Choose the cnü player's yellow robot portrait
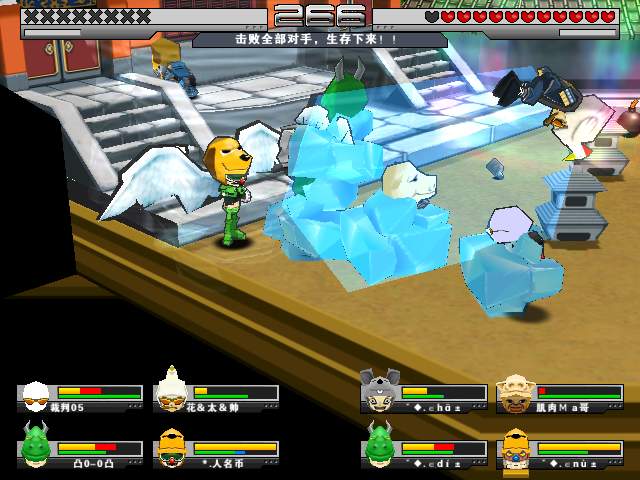640x480 pixels. click(x=517, y=446)
